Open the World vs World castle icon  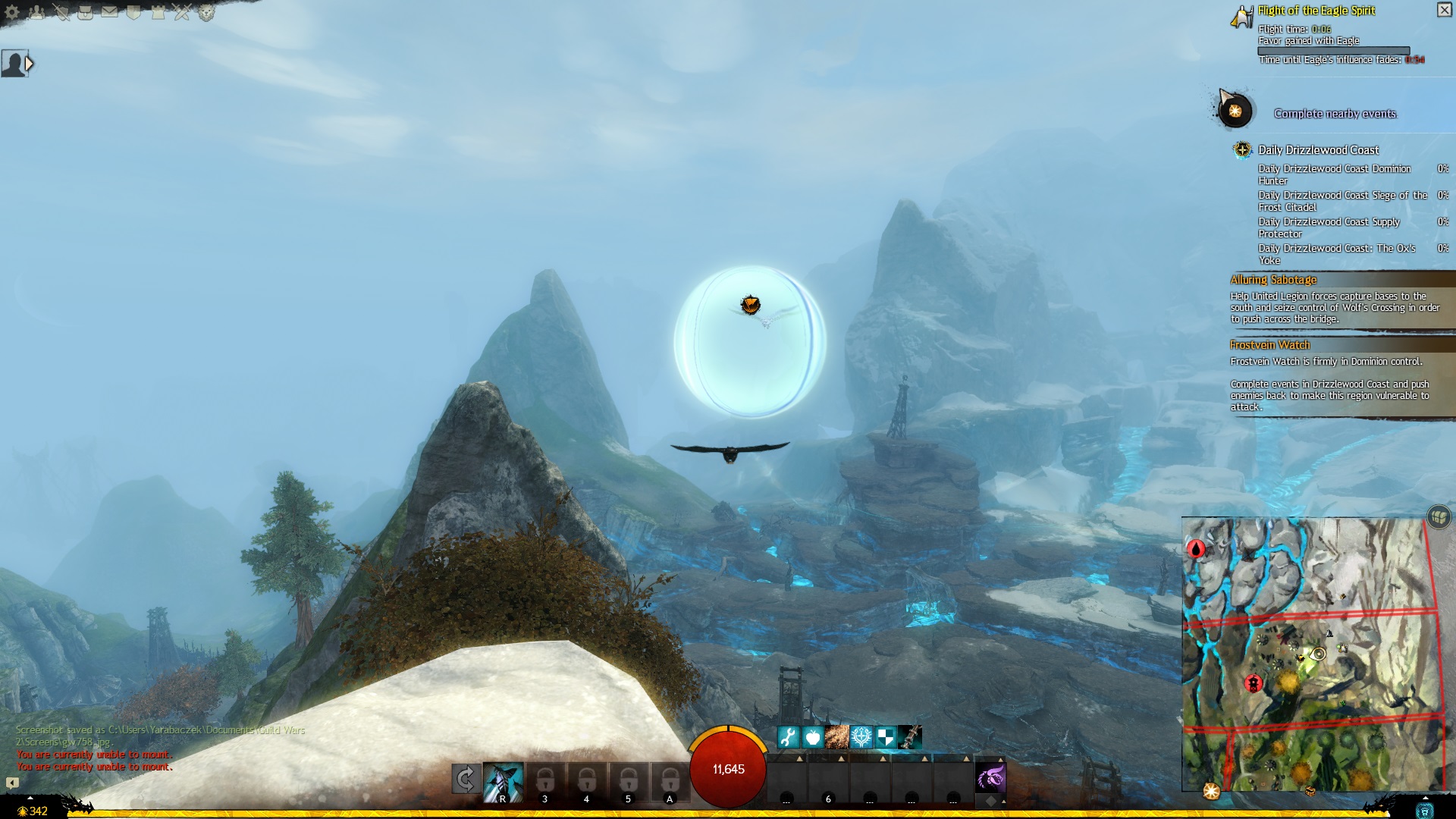[158, 12]
